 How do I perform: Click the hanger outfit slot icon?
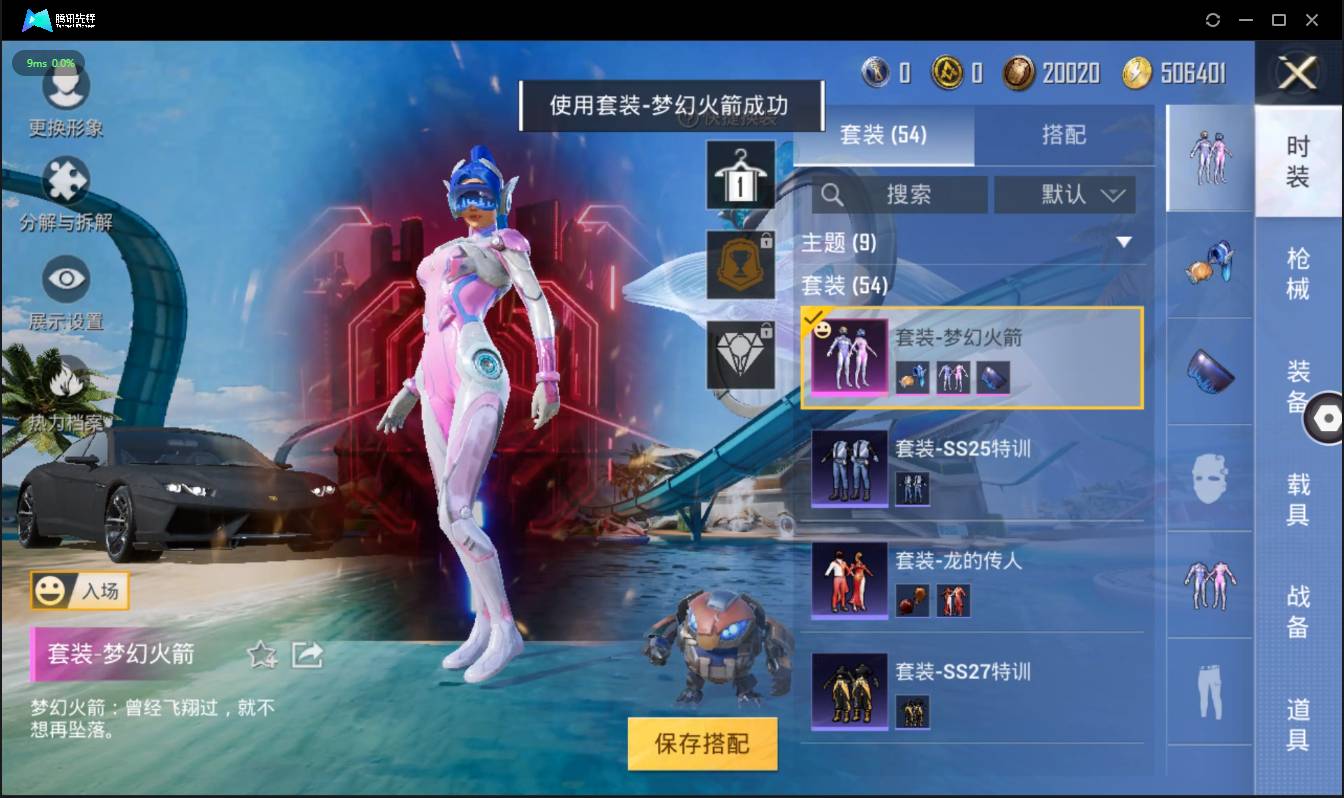tap(740, 177)
